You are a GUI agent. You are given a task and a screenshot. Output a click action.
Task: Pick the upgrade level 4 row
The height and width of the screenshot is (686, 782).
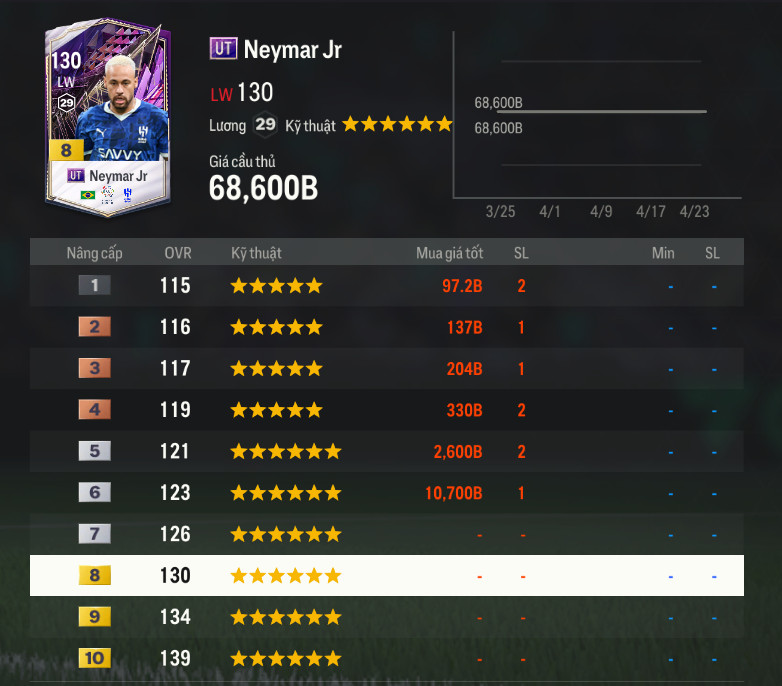coord(386,410)
